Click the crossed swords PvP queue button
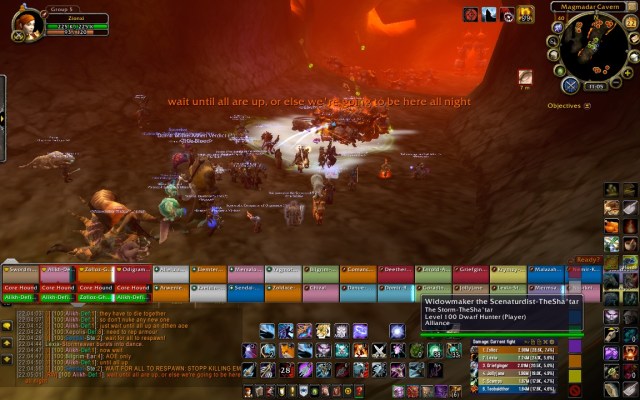Screen dimensions: 640x400 pyautogui.click(x=570, y=85)
